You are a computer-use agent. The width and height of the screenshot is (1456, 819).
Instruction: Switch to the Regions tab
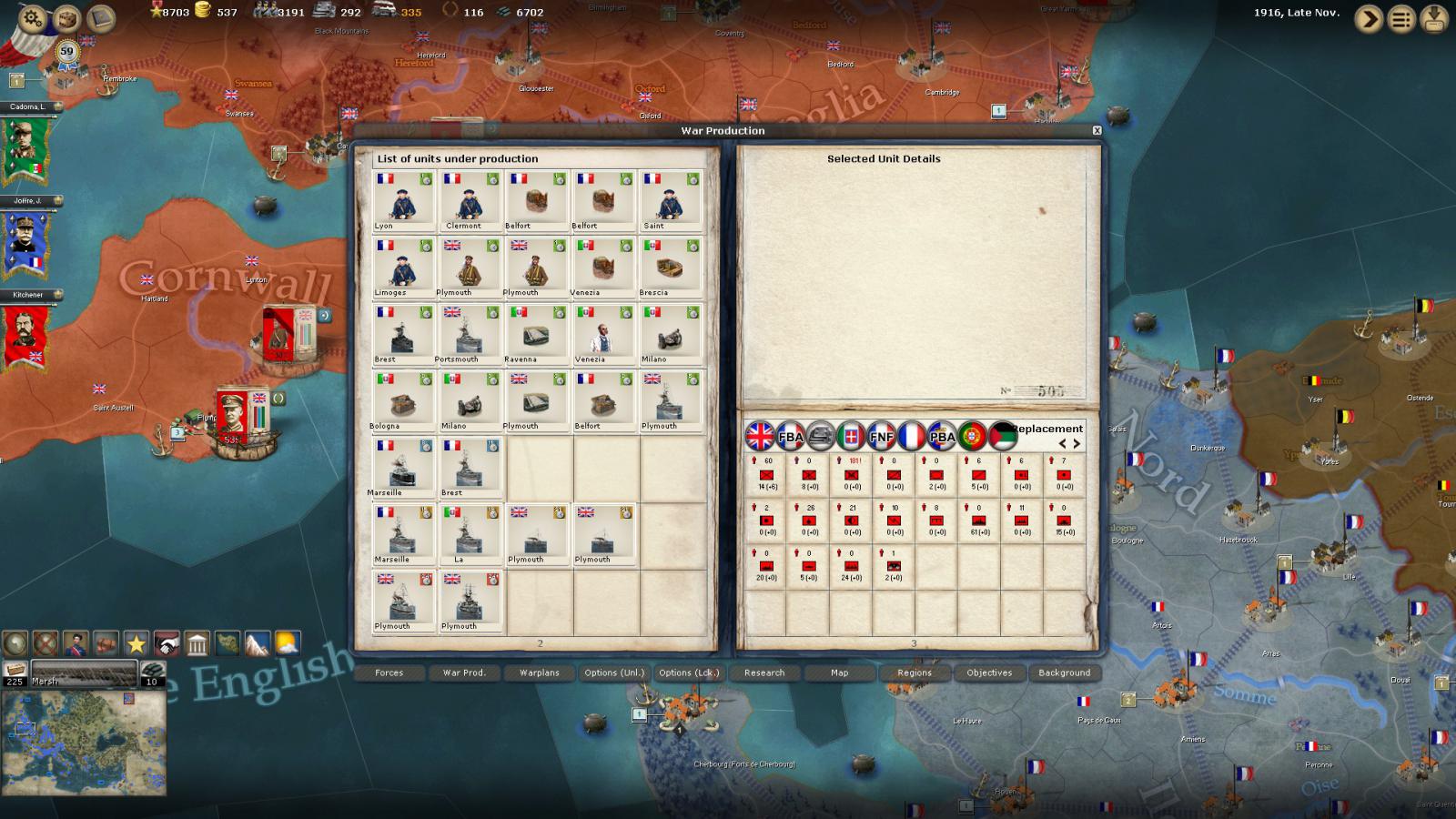point(915,672)
